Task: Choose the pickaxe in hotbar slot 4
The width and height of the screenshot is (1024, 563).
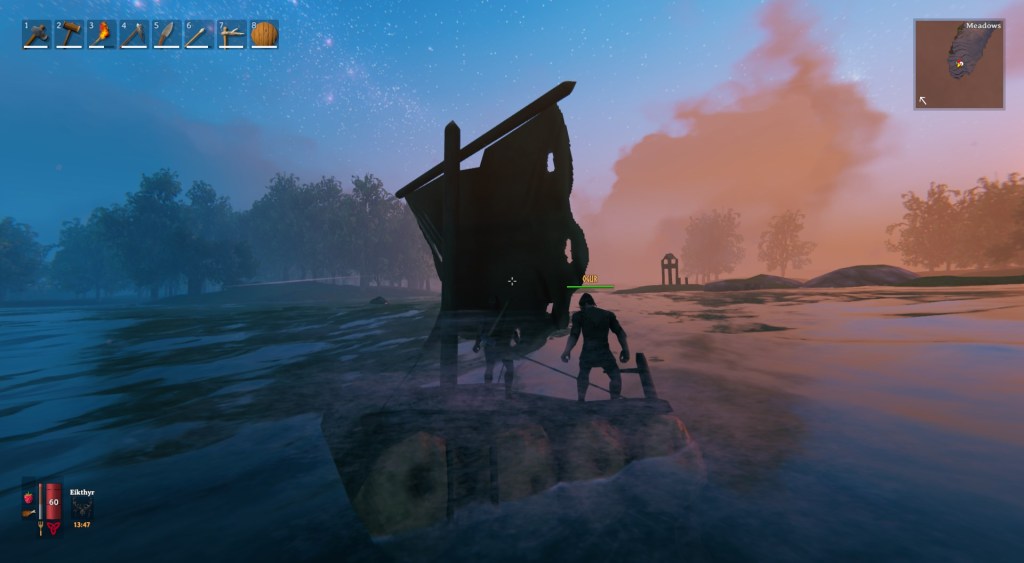Action: point(134,35)
